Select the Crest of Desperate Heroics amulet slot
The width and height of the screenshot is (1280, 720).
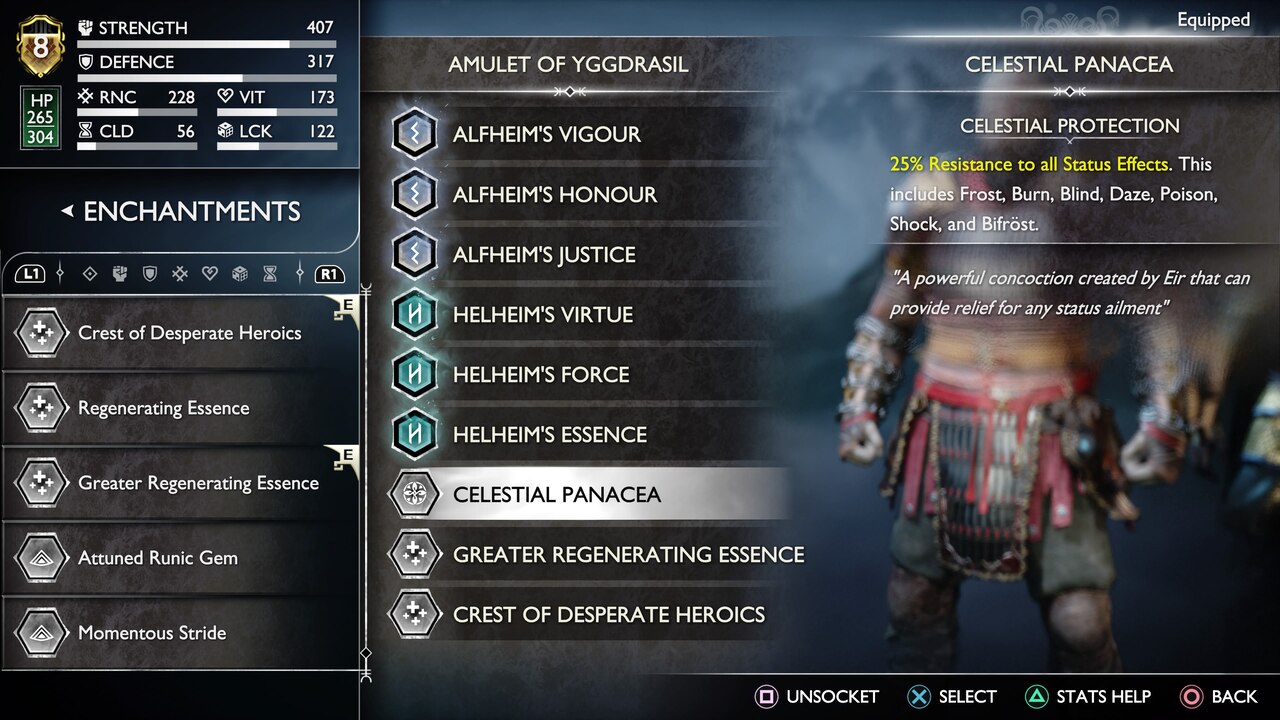coord(590,614)
